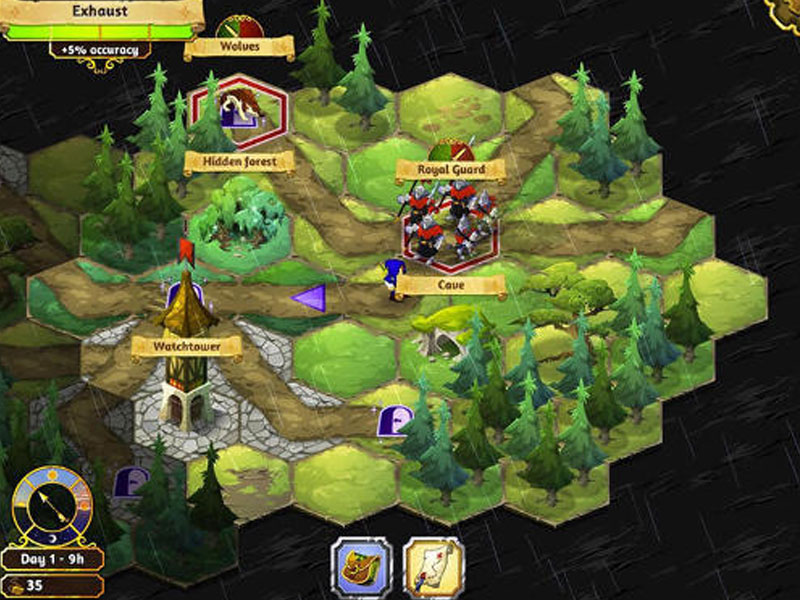The width and height of the screenshot is (800, 600).
Task: Open the backpack inventory button
Action: [x=362, y=567]
